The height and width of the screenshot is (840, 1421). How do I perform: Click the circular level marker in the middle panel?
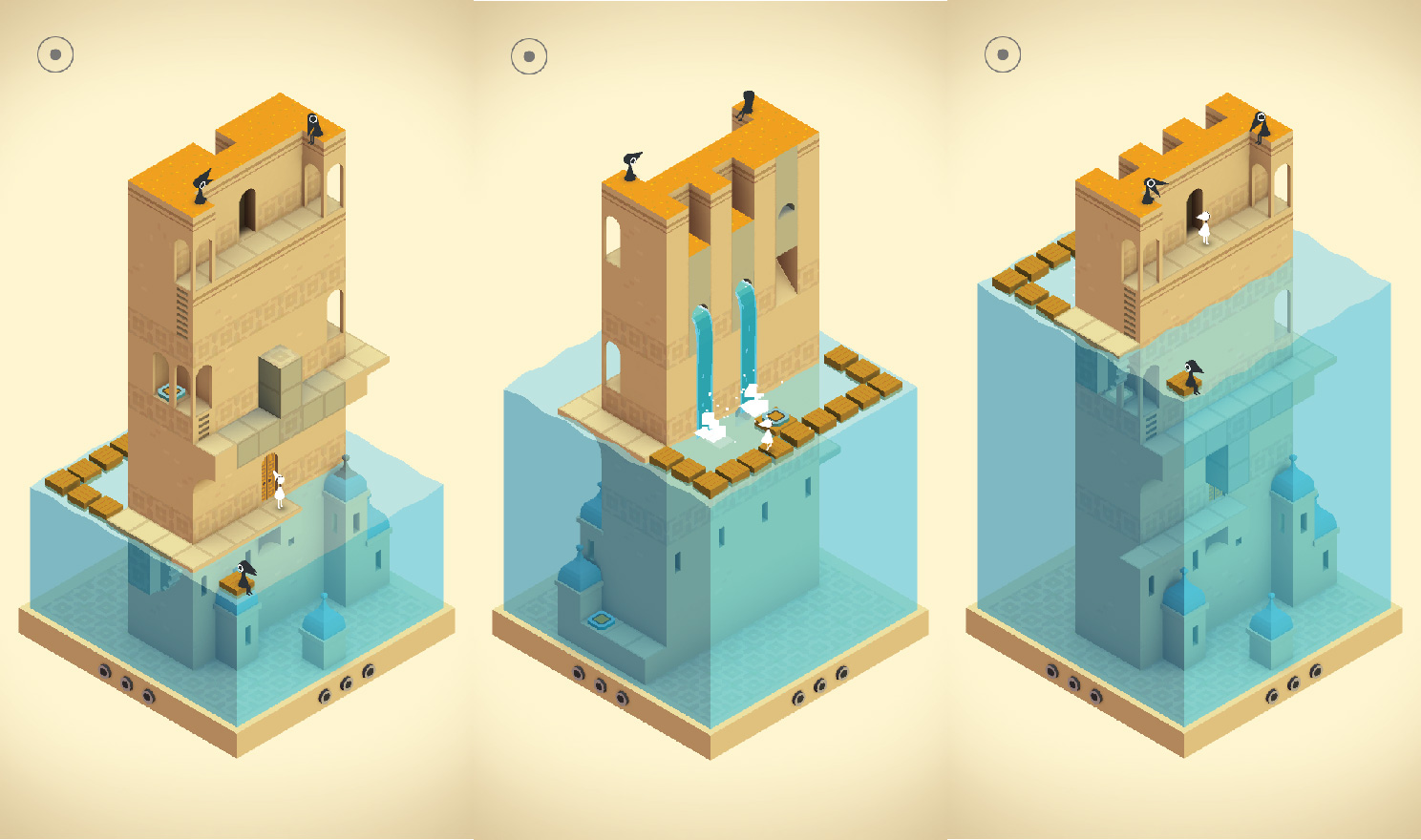528,52
